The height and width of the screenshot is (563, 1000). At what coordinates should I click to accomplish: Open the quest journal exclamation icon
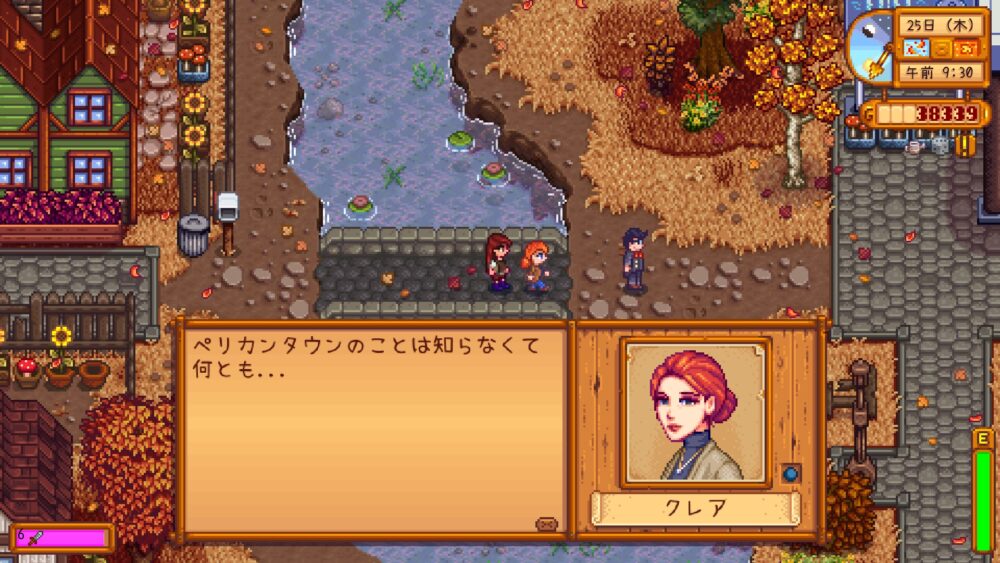[x=966, y=145]
